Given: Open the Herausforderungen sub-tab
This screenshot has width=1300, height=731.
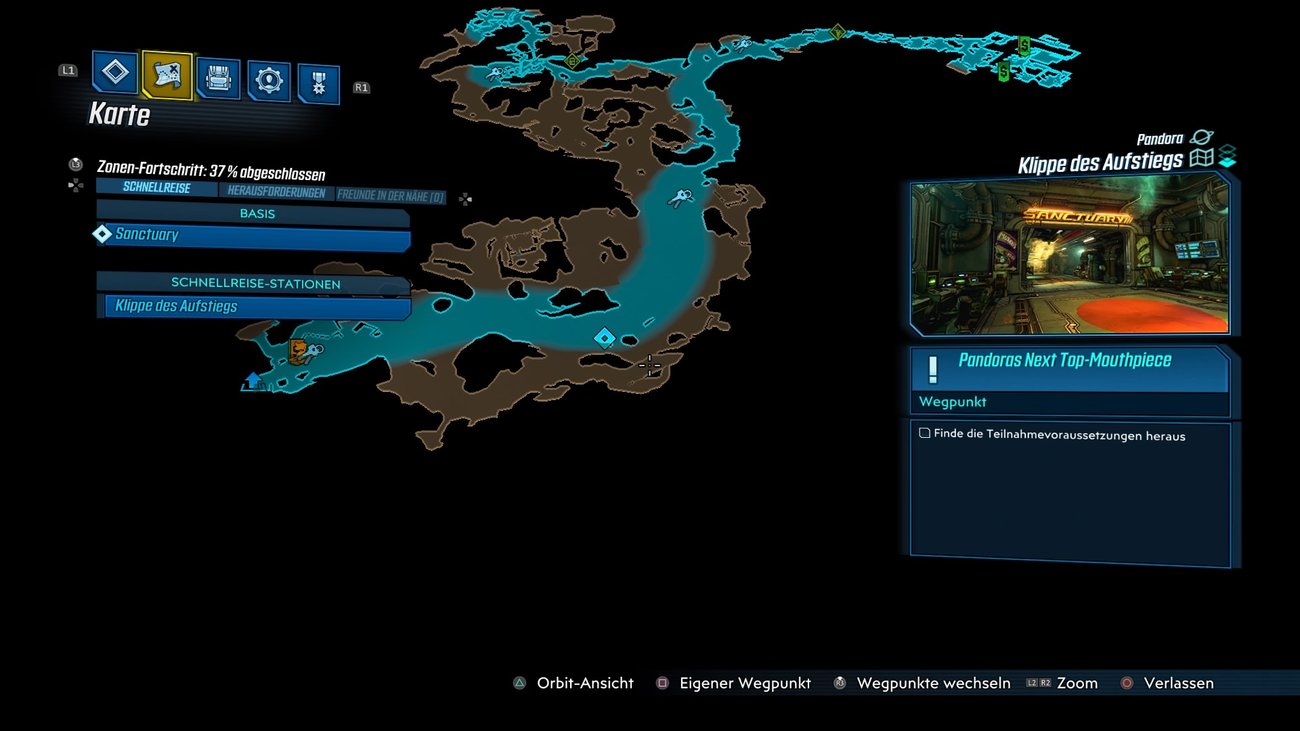Looking at the screenshot, I should [276, 192].
